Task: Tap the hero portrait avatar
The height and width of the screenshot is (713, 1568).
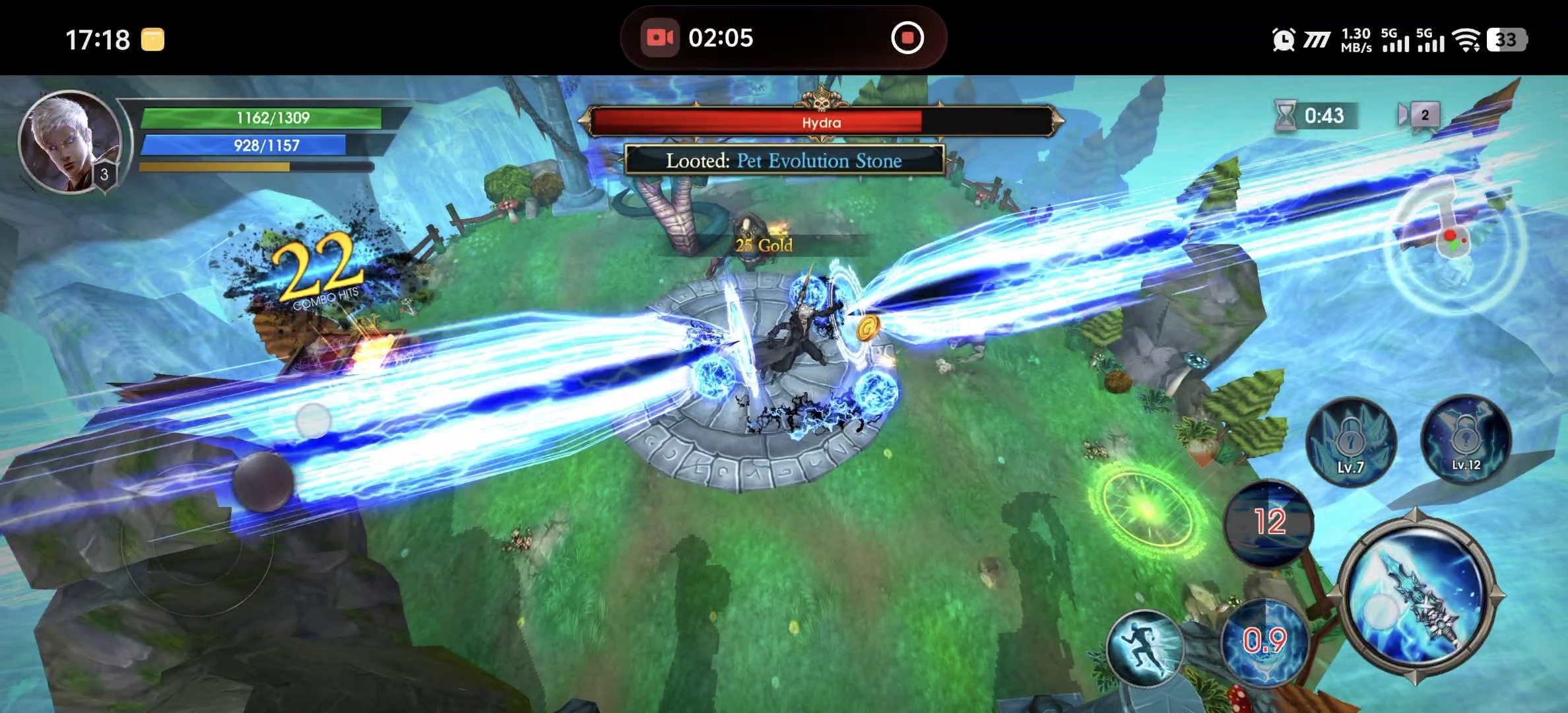Action: [x=69, y=141]
